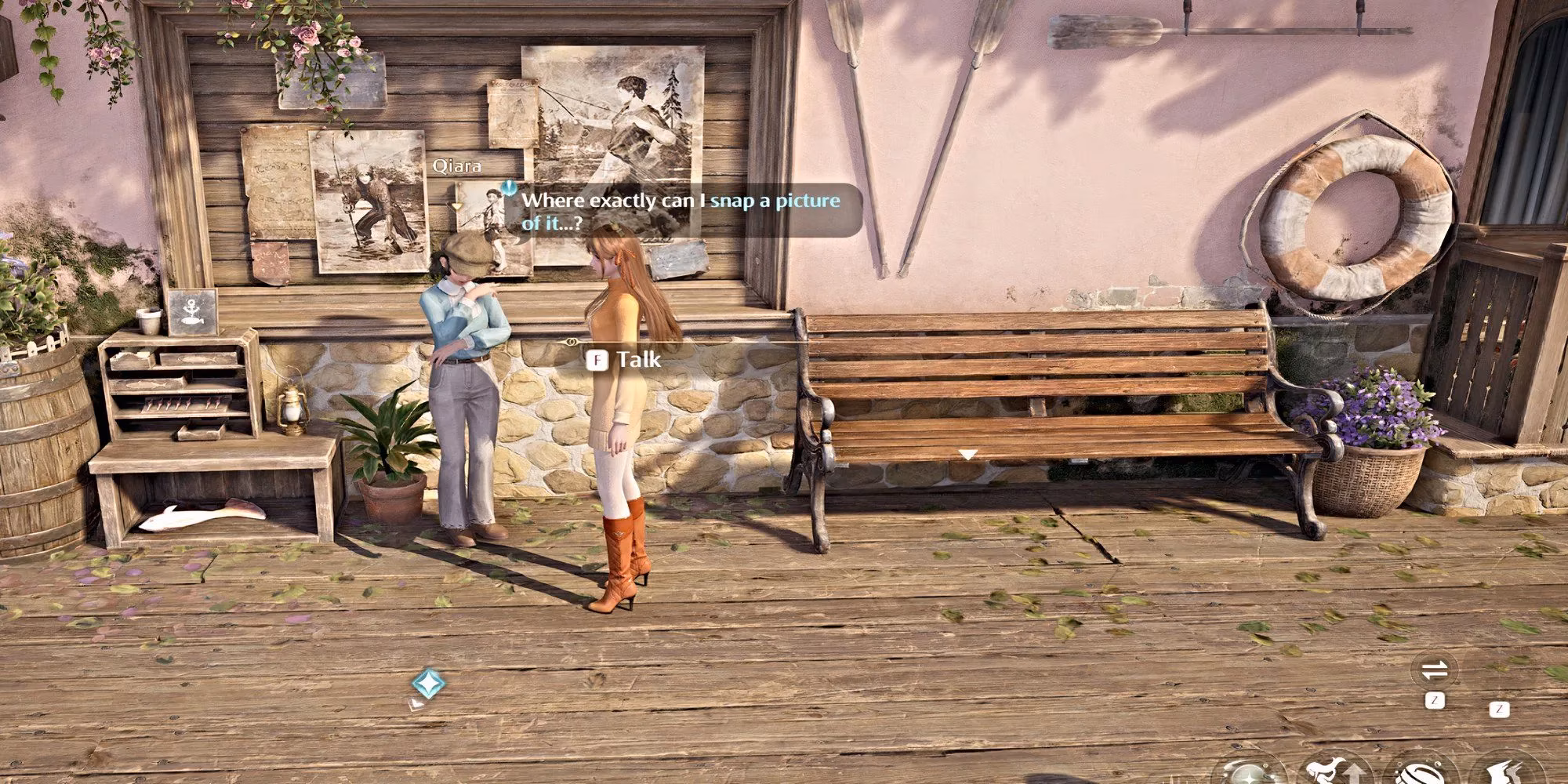Select Qiara's name label
Image resolution: width=1568 pixels, height=784 pixels.
(459, 166)
